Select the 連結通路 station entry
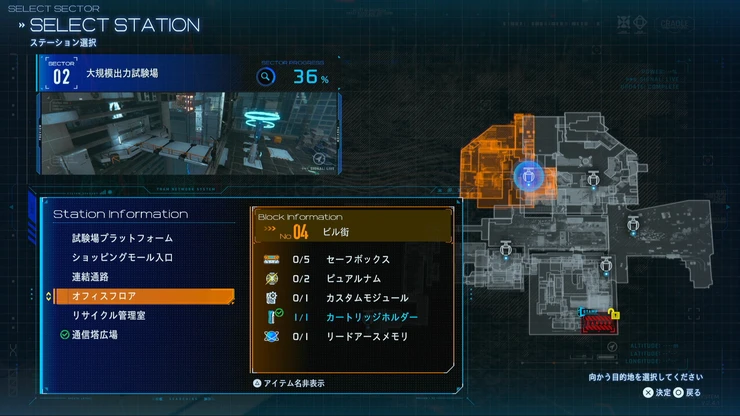This screenshot has height=416, width=740. coord(90,276)
